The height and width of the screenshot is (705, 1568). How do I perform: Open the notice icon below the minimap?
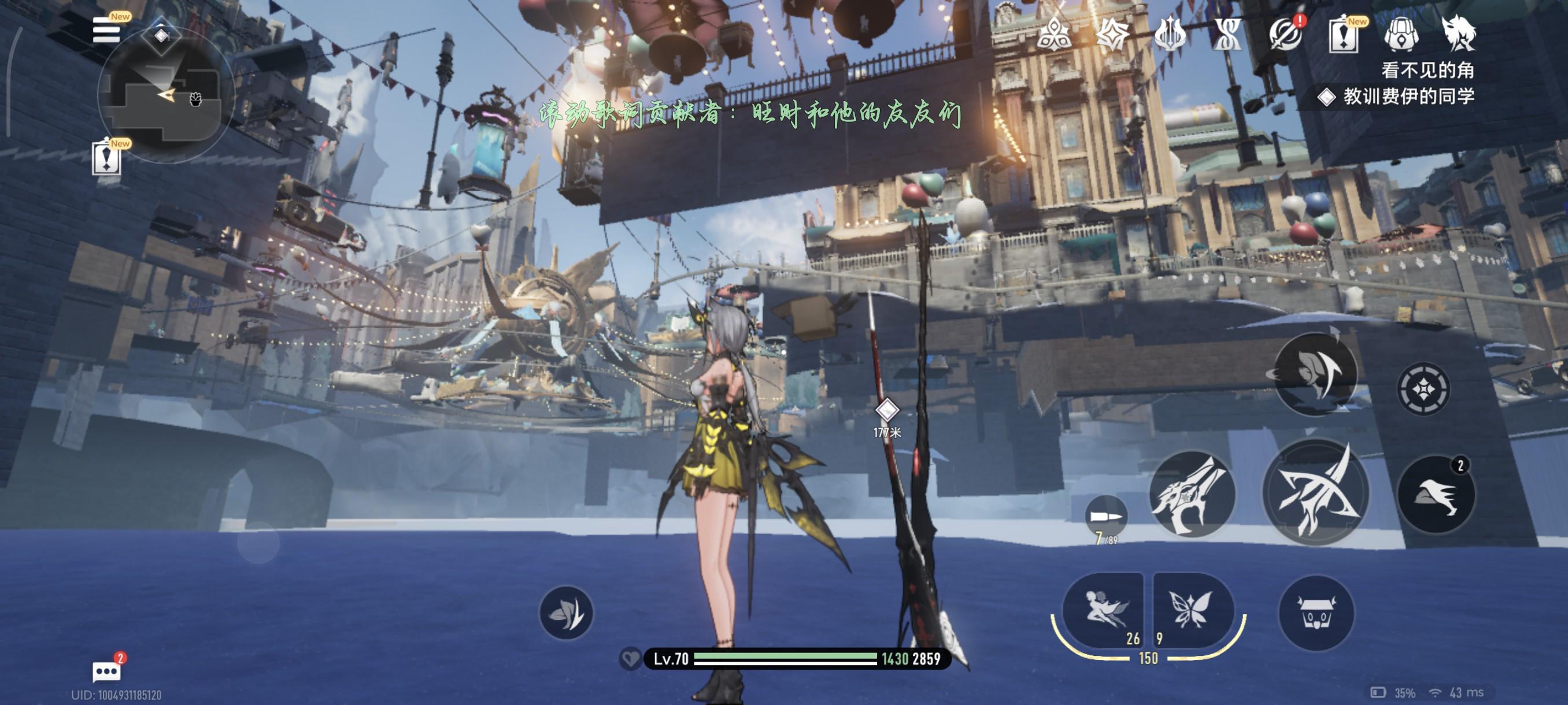coord(106,159)
